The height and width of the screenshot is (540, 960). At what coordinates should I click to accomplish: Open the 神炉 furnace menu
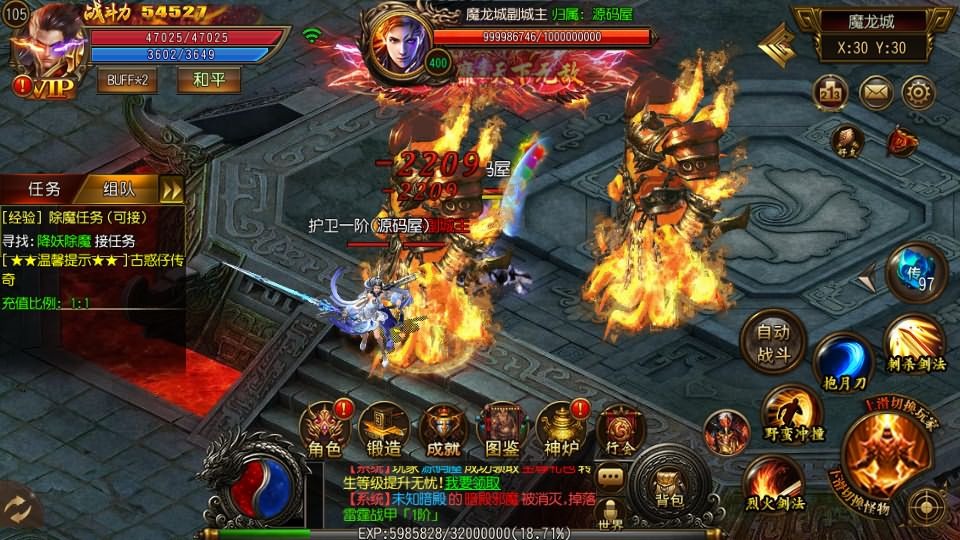click(x=561, y=426)
